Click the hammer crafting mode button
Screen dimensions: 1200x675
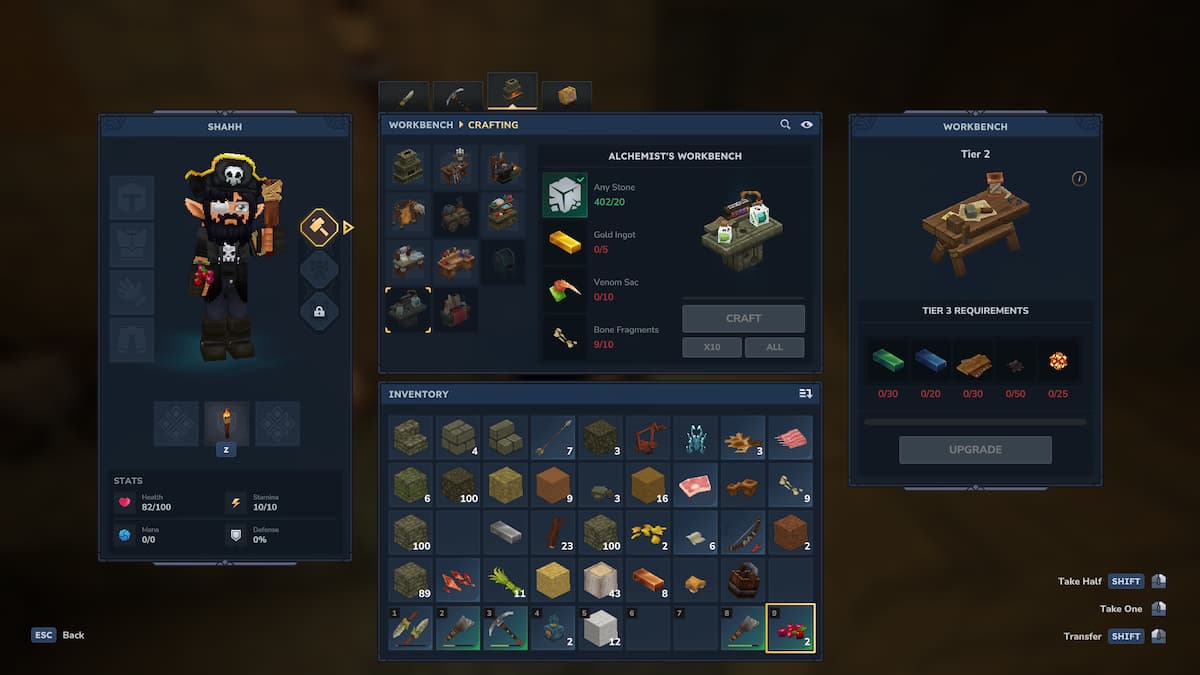[319, 227]
